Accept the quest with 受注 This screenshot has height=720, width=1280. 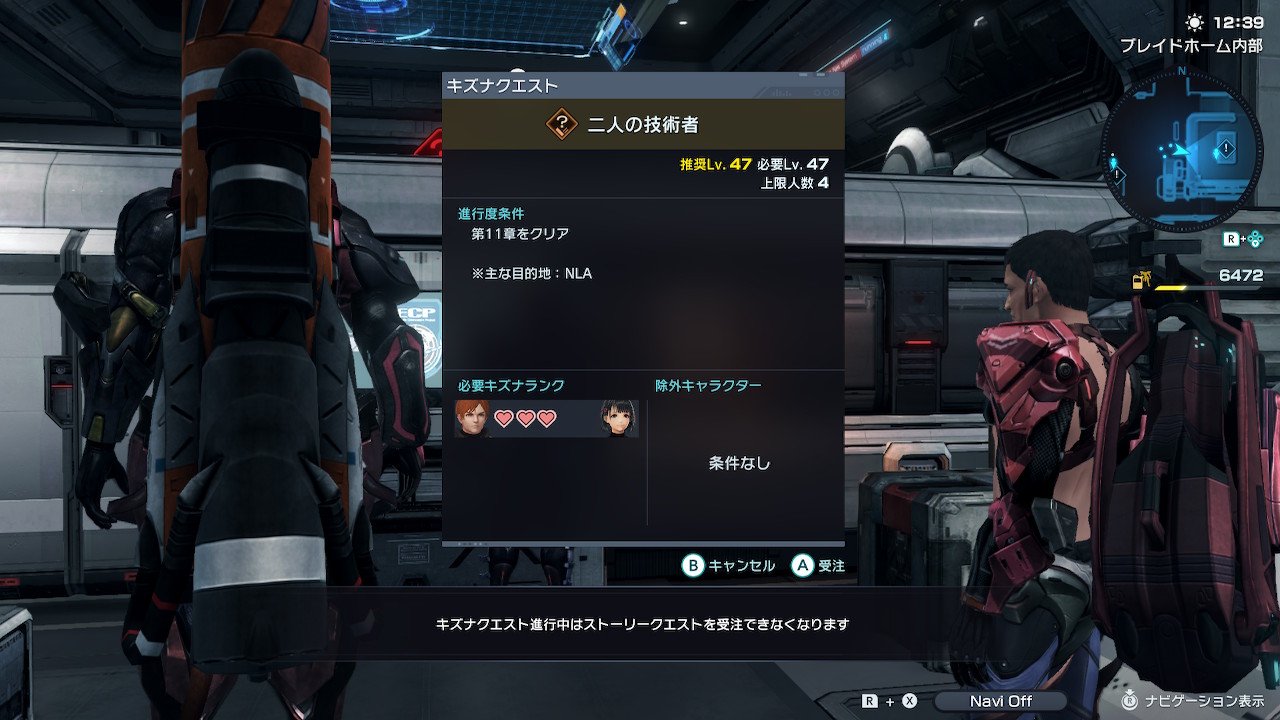coord(819,566)
